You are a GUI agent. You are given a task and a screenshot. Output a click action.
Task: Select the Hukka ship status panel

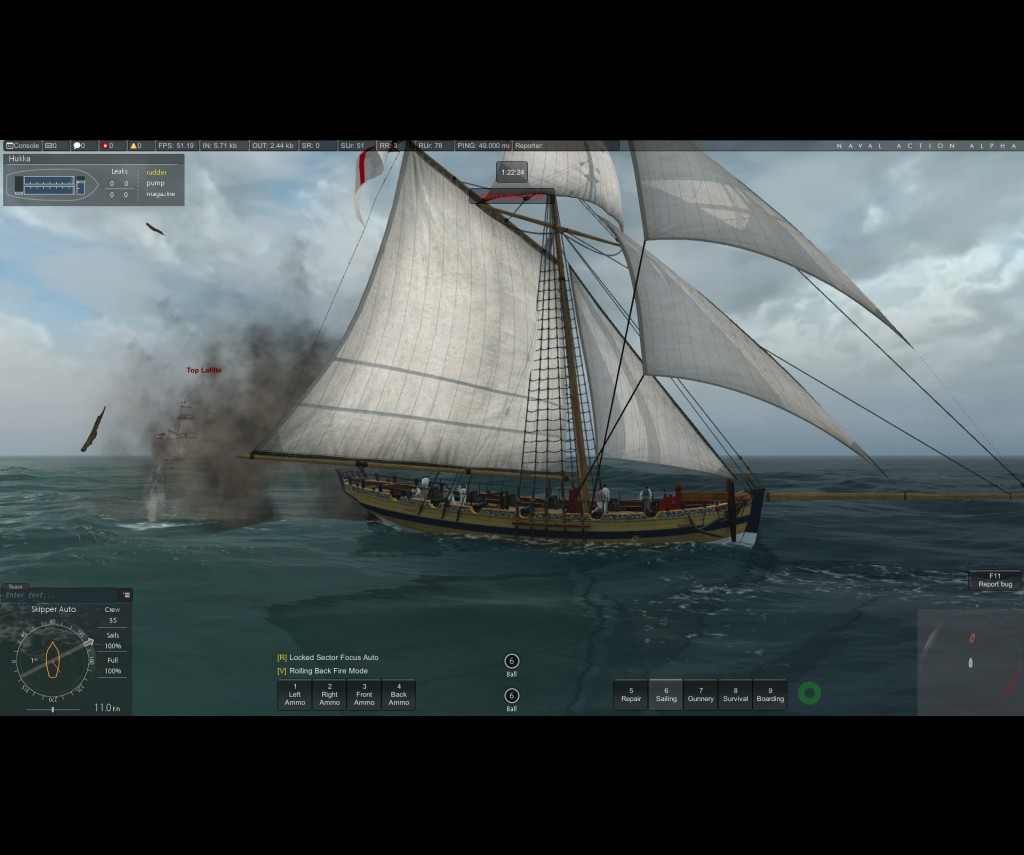click(93, 180)
